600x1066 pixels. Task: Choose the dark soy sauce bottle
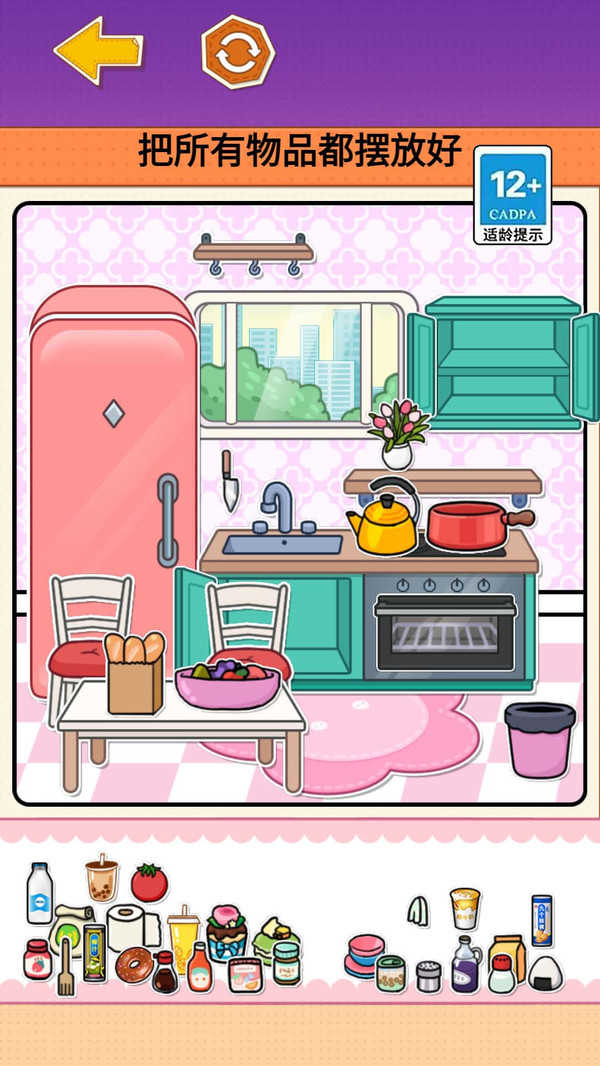pos(164,972)
